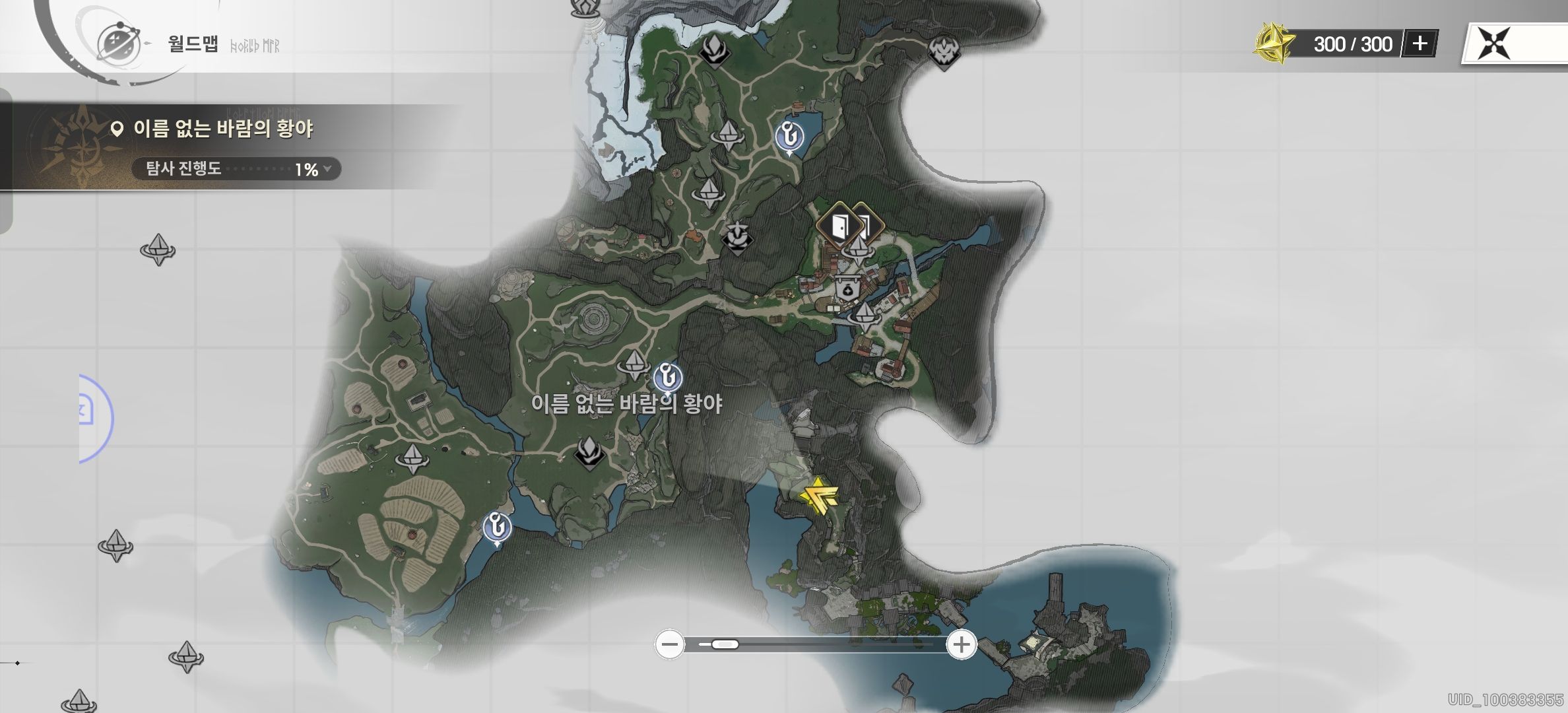The width and height of the screenshot is (1568, 713).
Task: Select the shop pouch banner marker in the village
Action: 847,289
